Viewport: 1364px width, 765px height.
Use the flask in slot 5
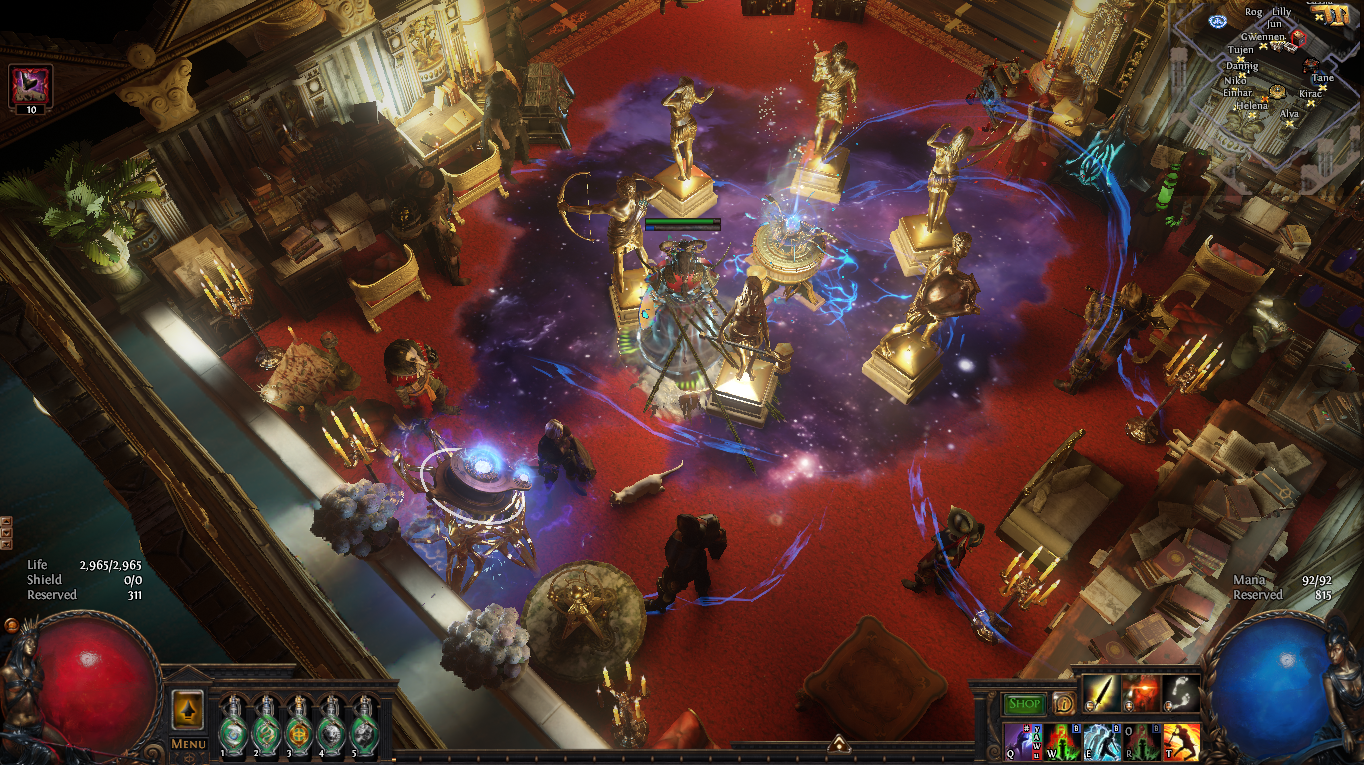[363, 725]
